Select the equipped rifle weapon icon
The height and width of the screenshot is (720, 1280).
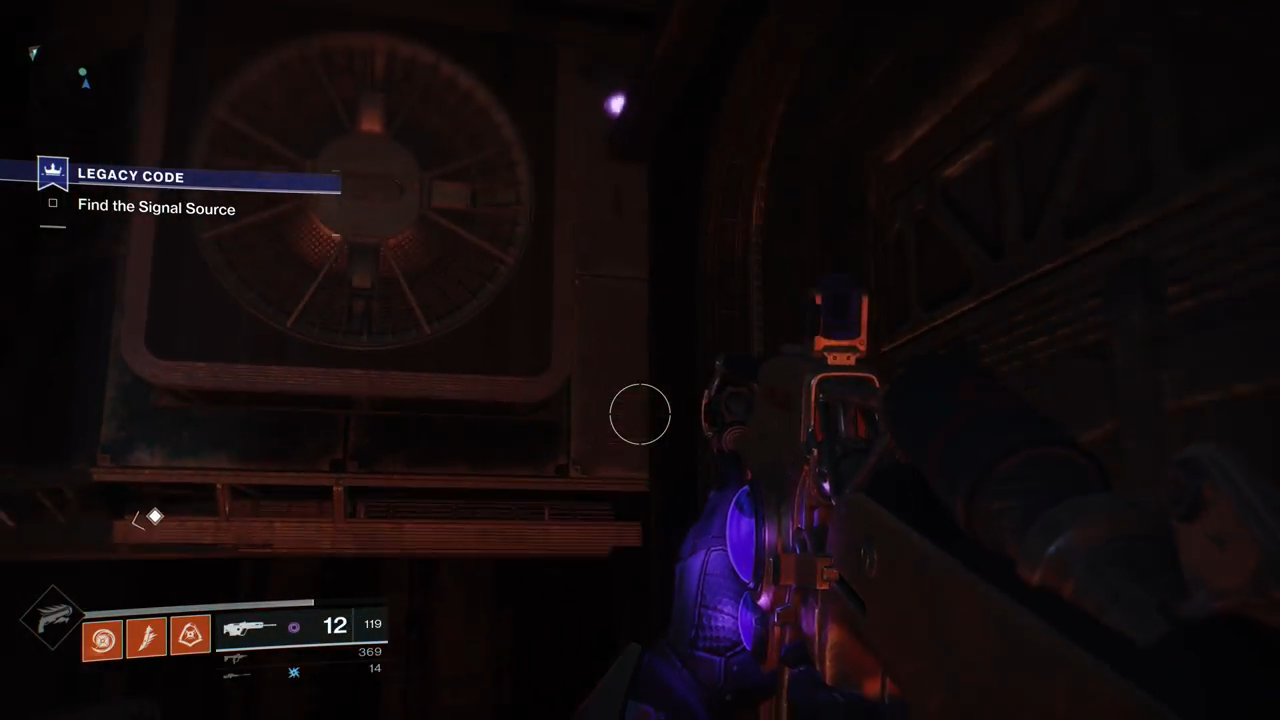[248, 628]
